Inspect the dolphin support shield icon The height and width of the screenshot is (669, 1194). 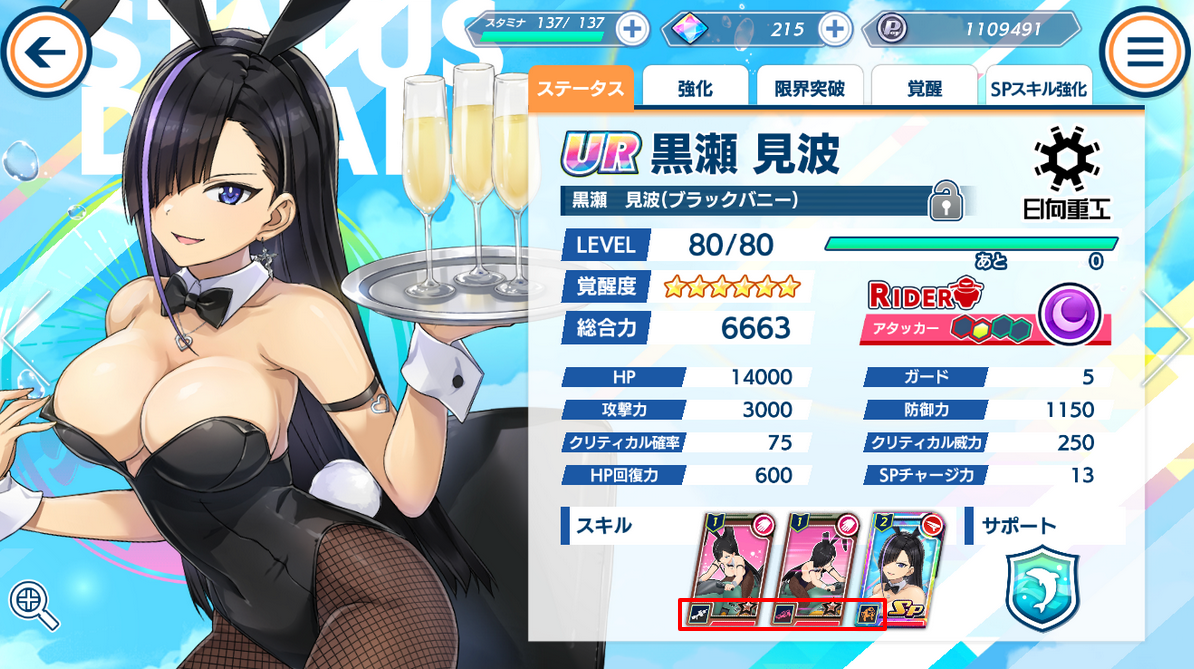coord(1040,589)
